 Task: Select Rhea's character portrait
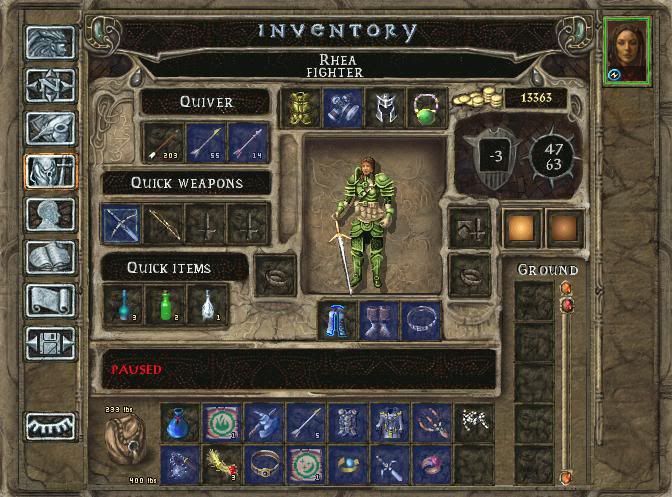coord(626,50)
